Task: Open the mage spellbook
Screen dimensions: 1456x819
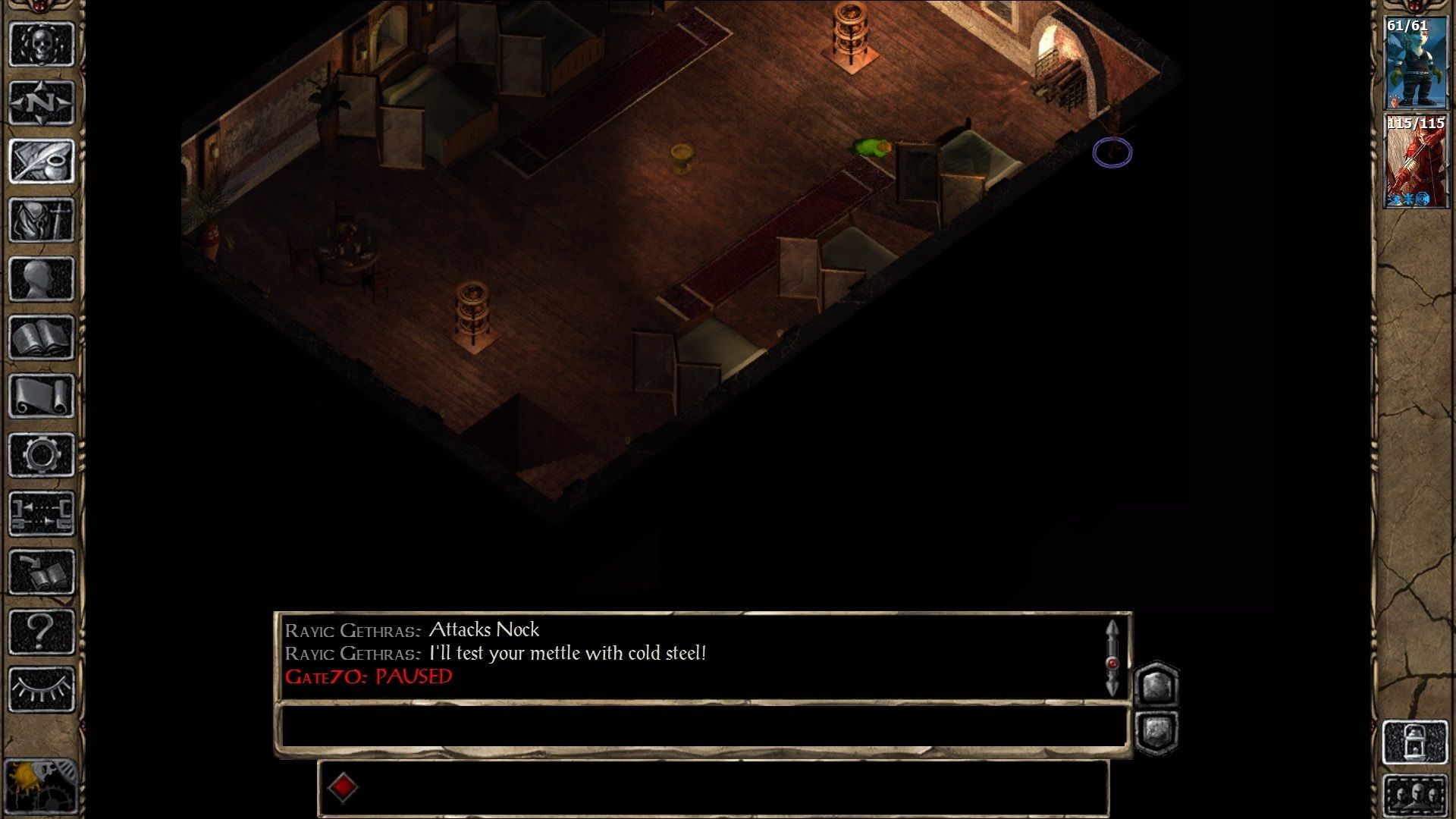Action: point(42,337)
